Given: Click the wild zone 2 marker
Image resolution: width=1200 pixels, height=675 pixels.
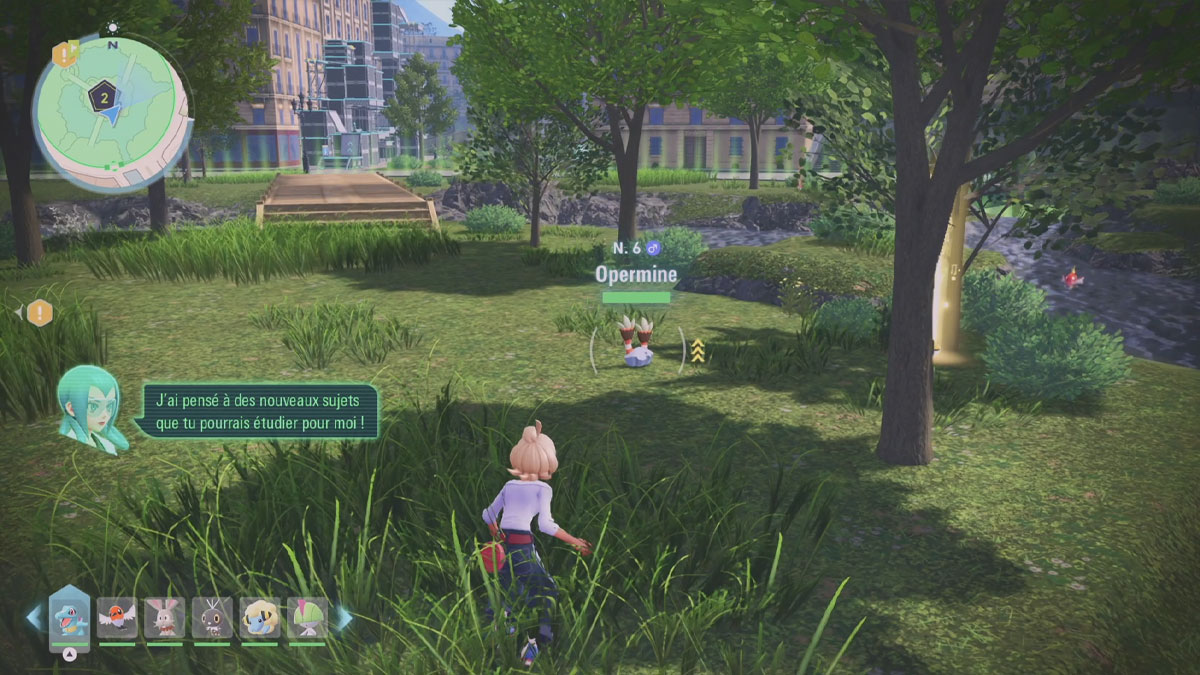Looking at the screenshot, I should pos(101,96).
